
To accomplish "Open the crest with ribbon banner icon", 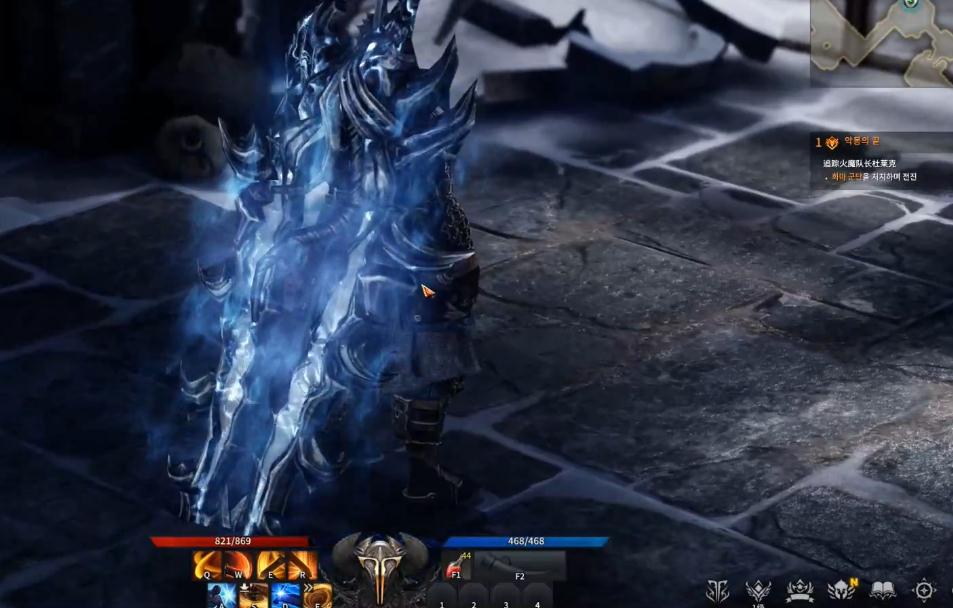I will pos(799,590).
